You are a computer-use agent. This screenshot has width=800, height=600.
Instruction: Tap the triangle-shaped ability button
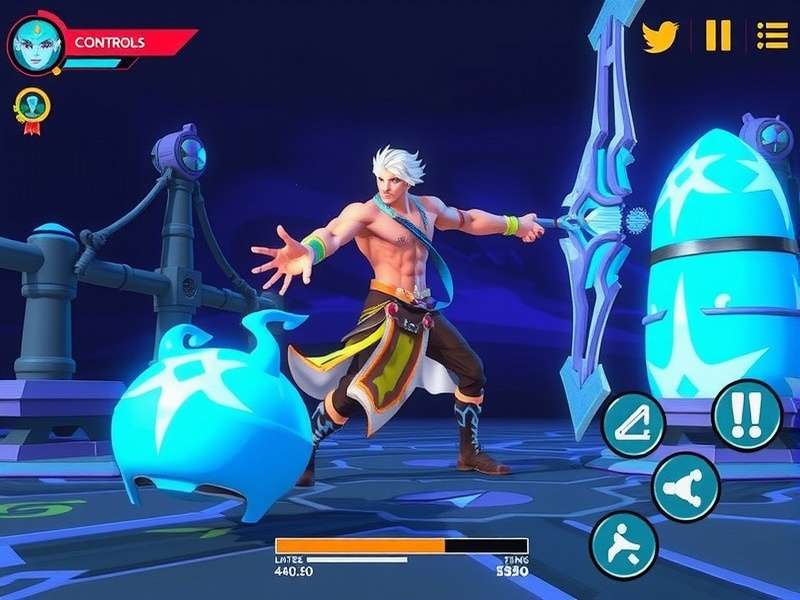[634, 424]
